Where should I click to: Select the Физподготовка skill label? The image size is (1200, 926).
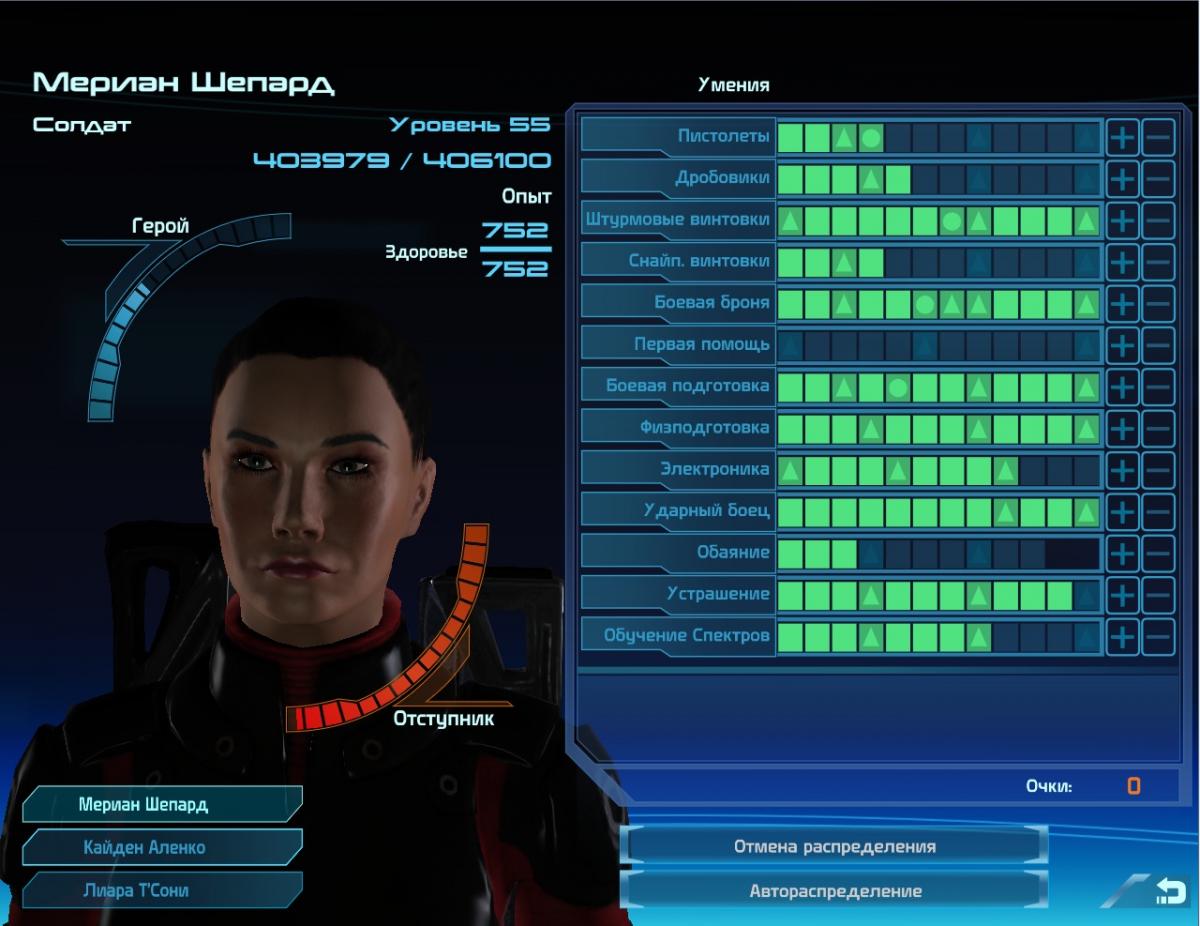click(678, 428)
